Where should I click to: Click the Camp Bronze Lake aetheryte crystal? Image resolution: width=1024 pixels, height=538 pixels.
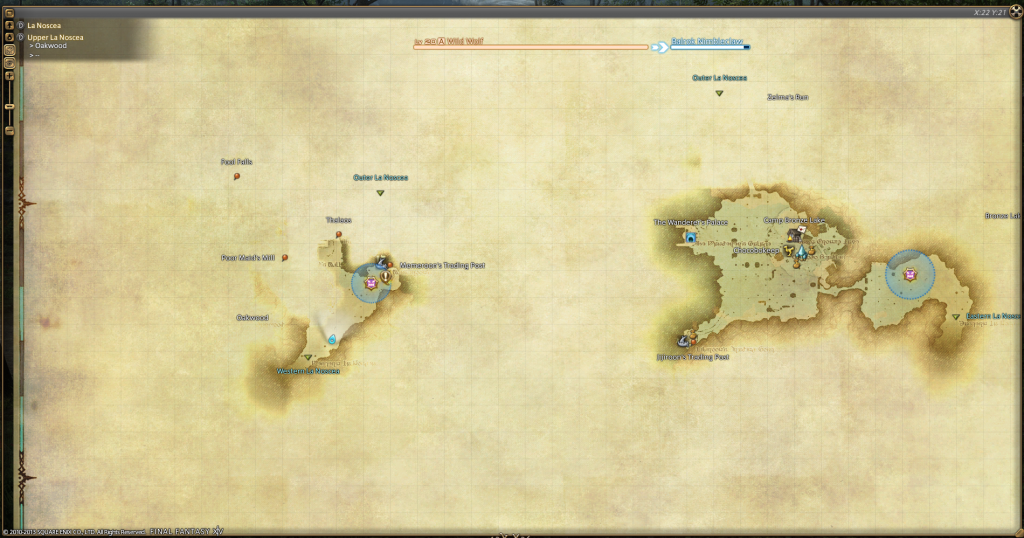click(x=800, y=252)
